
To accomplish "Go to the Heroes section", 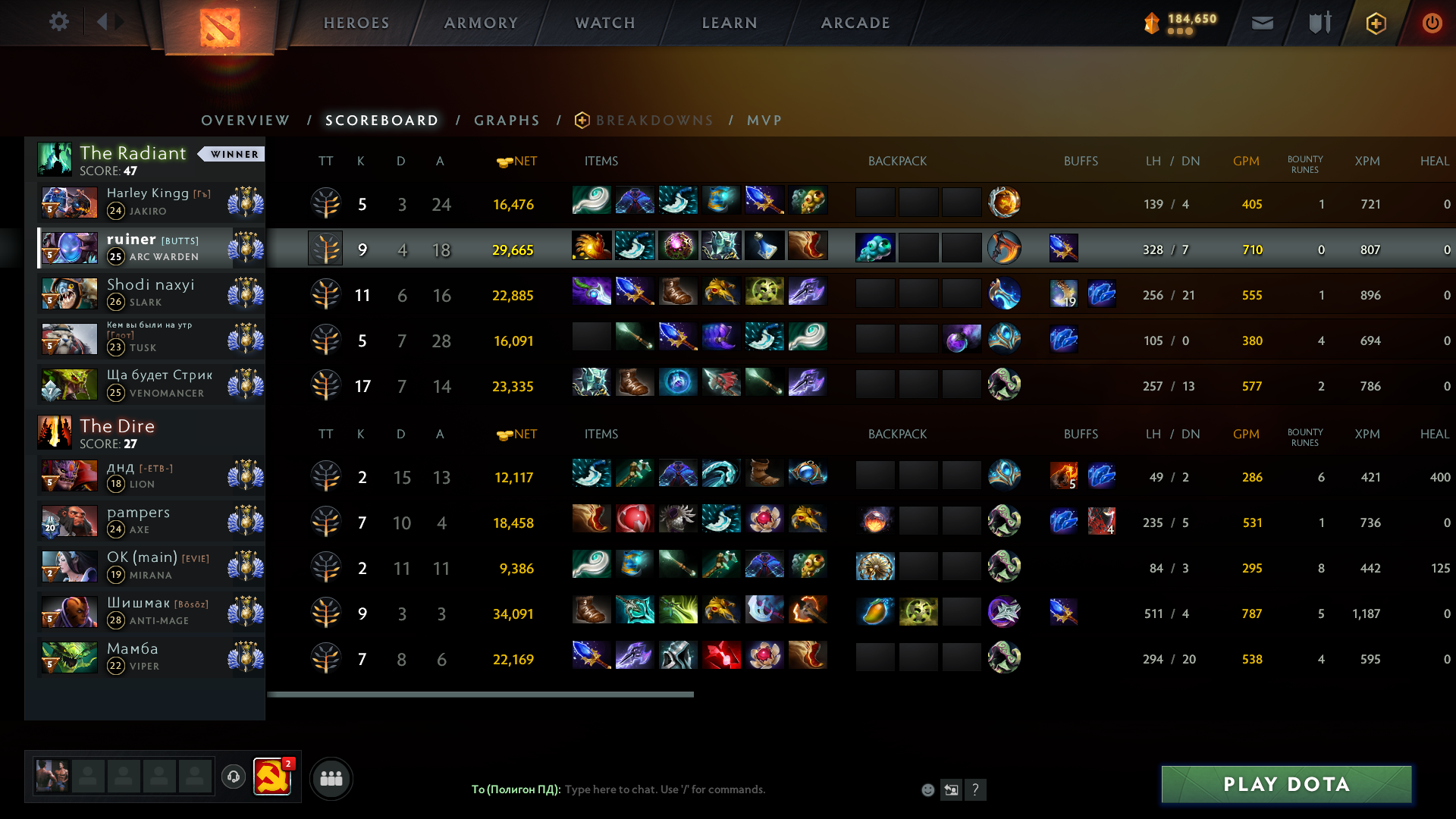I will tap(356, 23).
